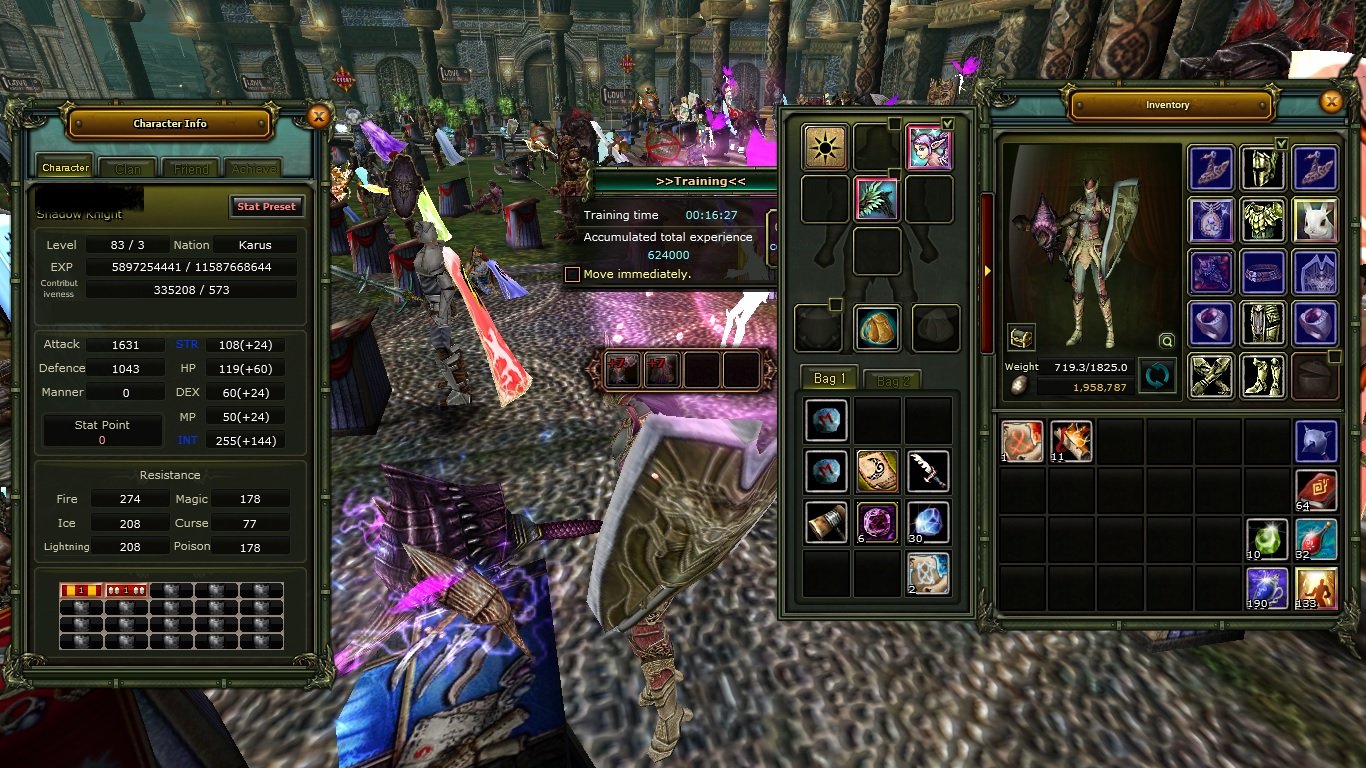Expand the arrow on the merchant window edge
1366x768 pixels.
(987, 269)
